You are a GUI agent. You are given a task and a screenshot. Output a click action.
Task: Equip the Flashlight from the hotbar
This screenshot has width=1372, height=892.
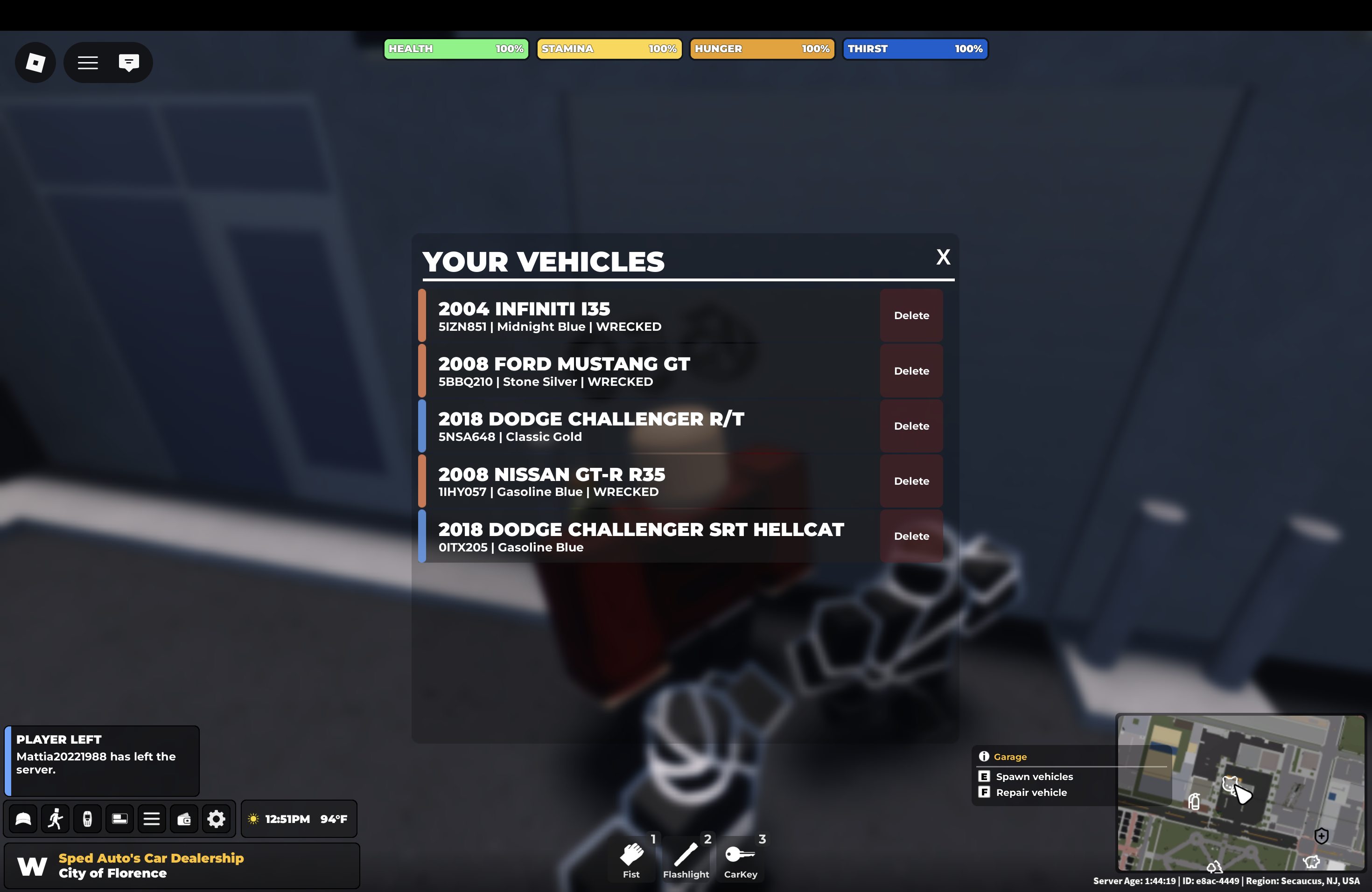[686, 858]
